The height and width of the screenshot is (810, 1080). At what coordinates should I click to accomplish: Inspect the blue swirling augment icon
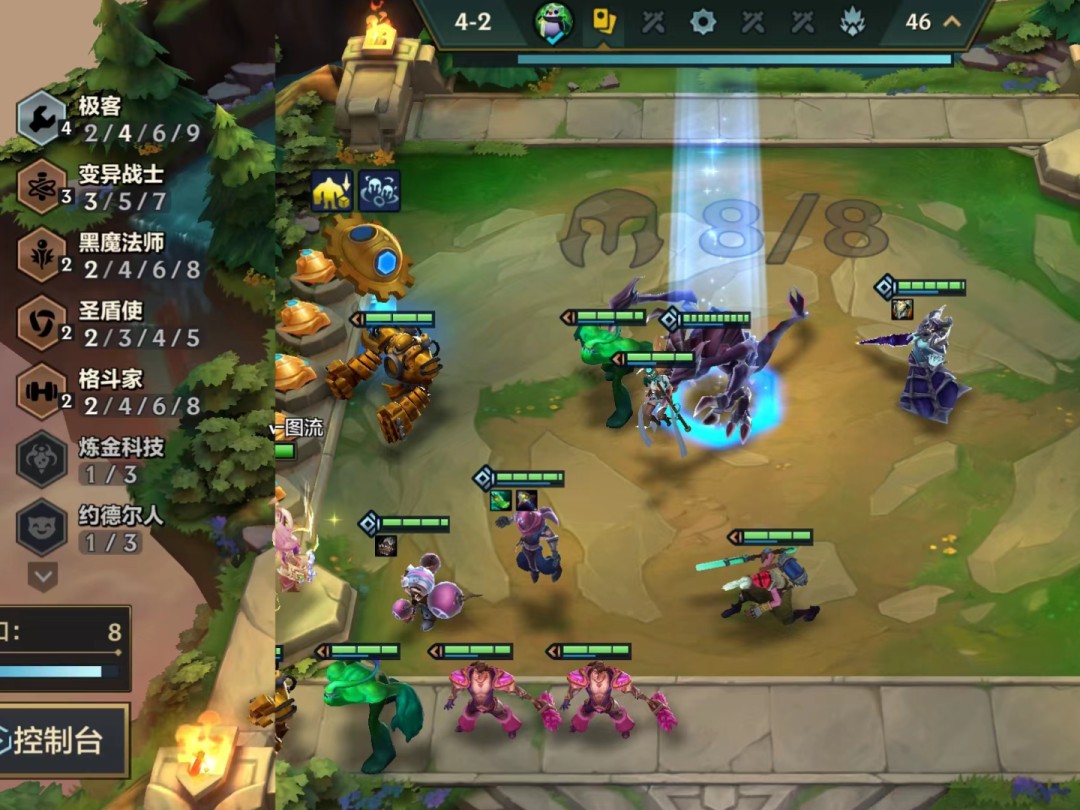(379, 191)
